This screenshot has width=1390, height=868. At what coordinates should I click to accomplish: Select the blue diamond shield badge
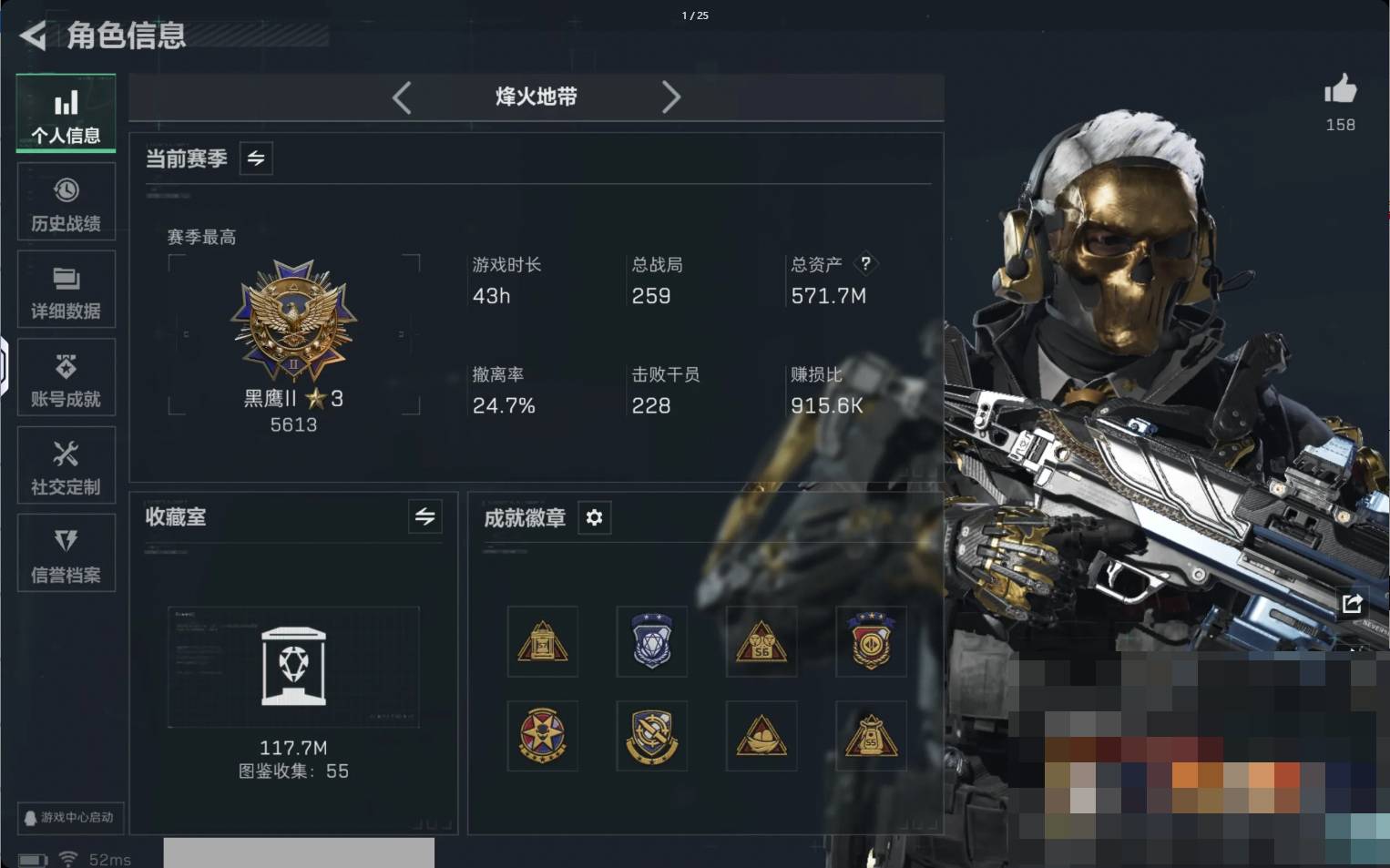click(652, 641)
